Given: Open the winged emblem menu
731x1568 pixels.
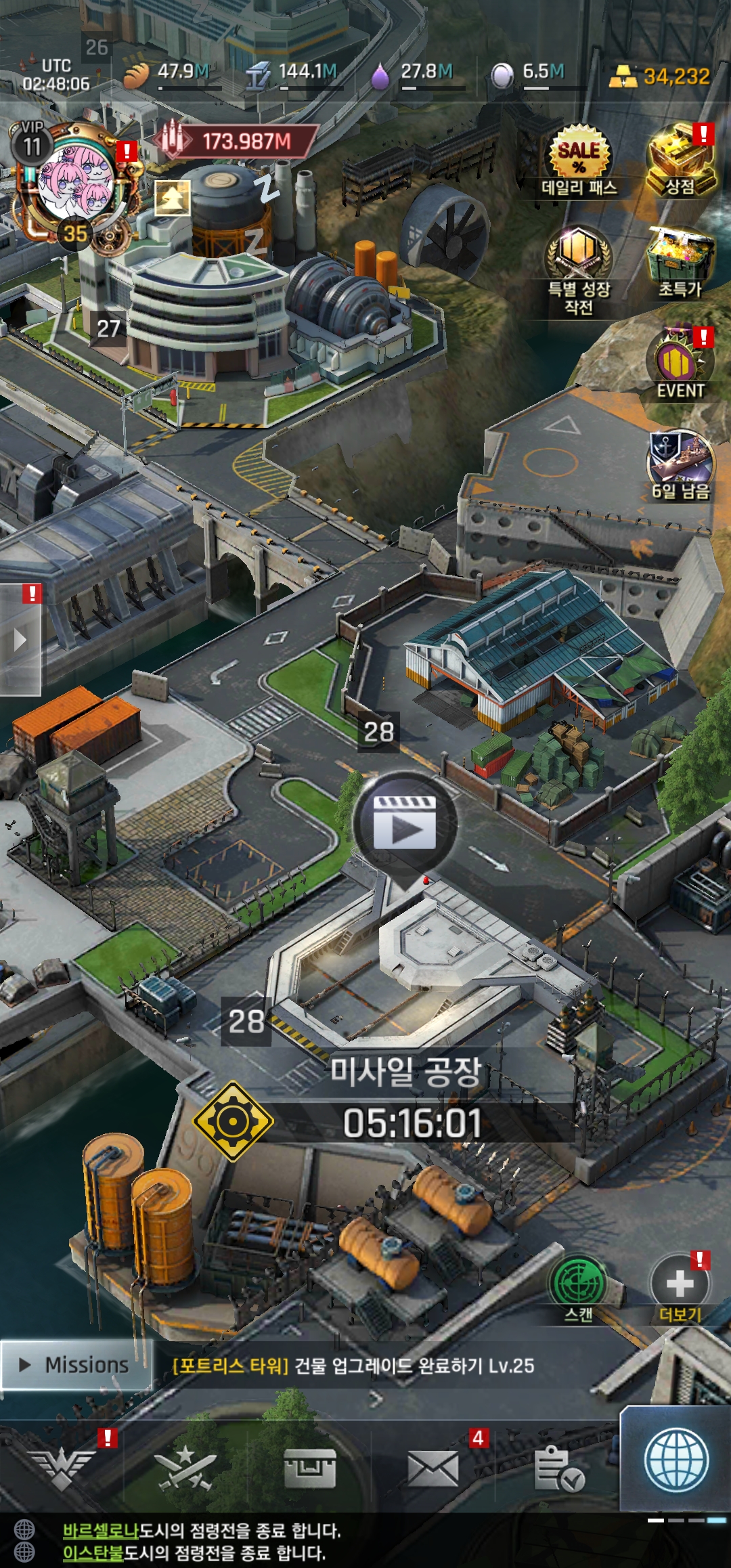Looking at the screenshot, I should [x=62, y=1468].
